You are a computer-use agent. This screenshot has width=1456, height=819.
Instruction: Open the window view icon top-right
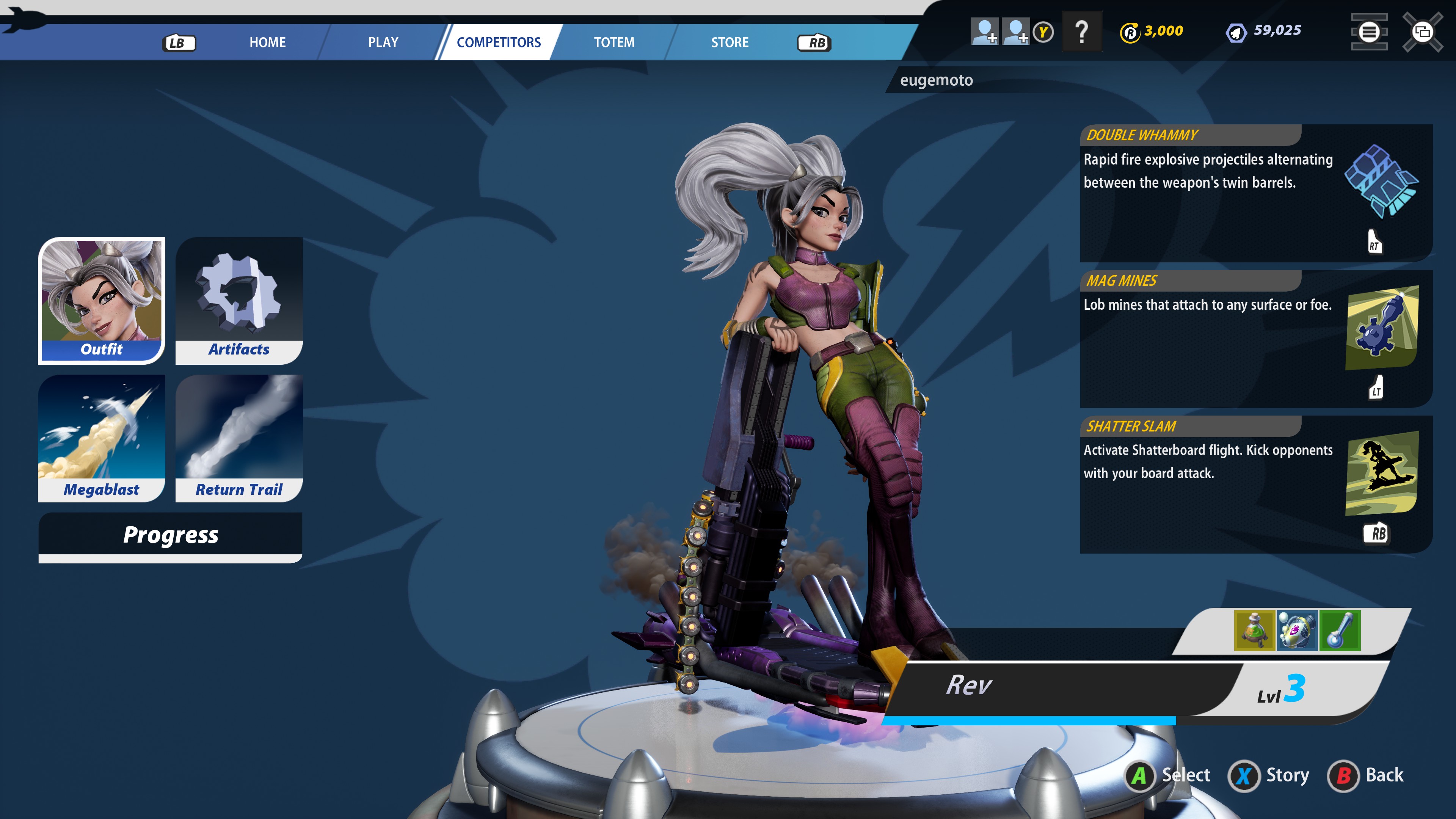pos(1422,31)
